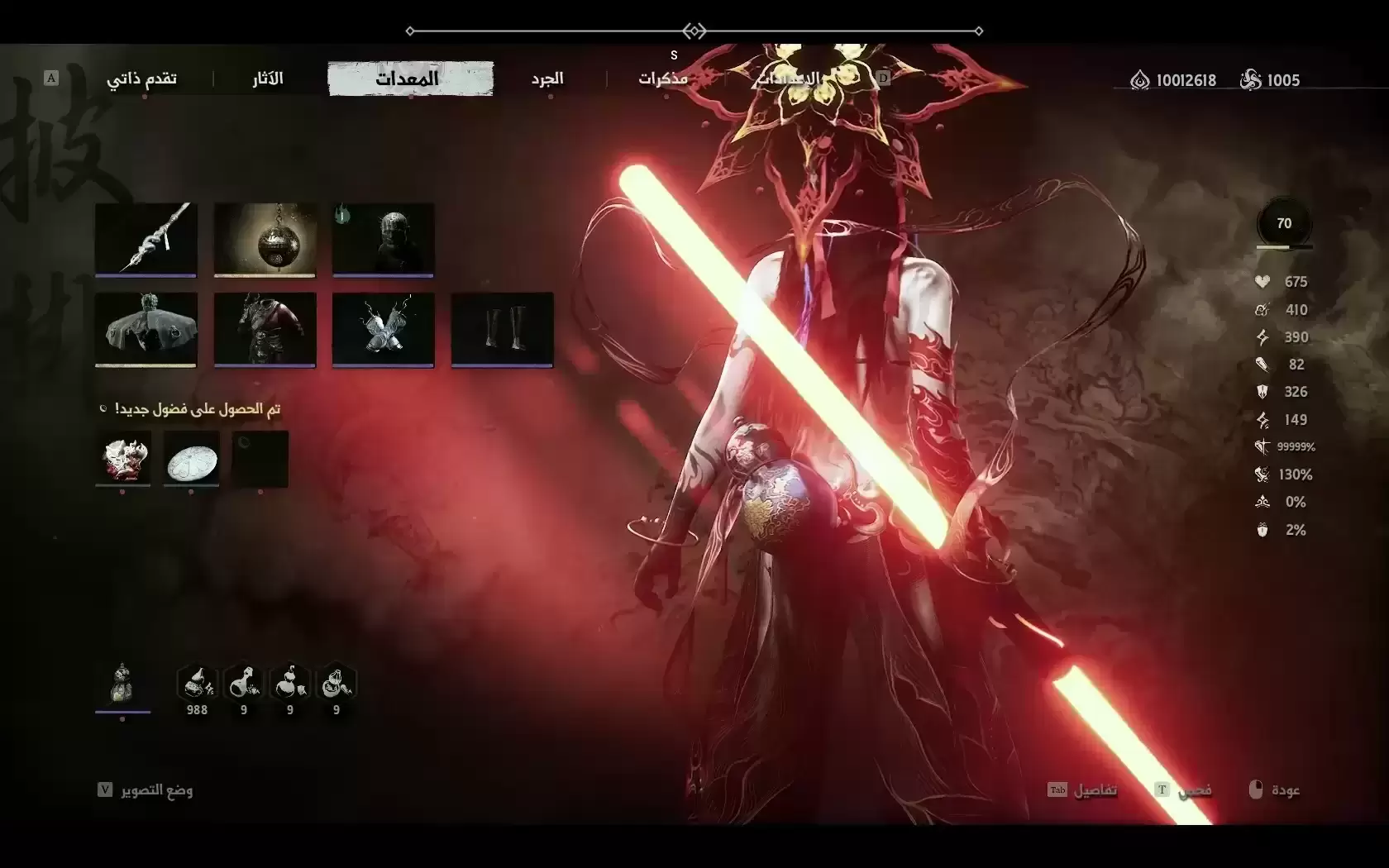Choose the hanging bronze orb slot
The image size is (1389, 868).
click(x=265, y=239)
